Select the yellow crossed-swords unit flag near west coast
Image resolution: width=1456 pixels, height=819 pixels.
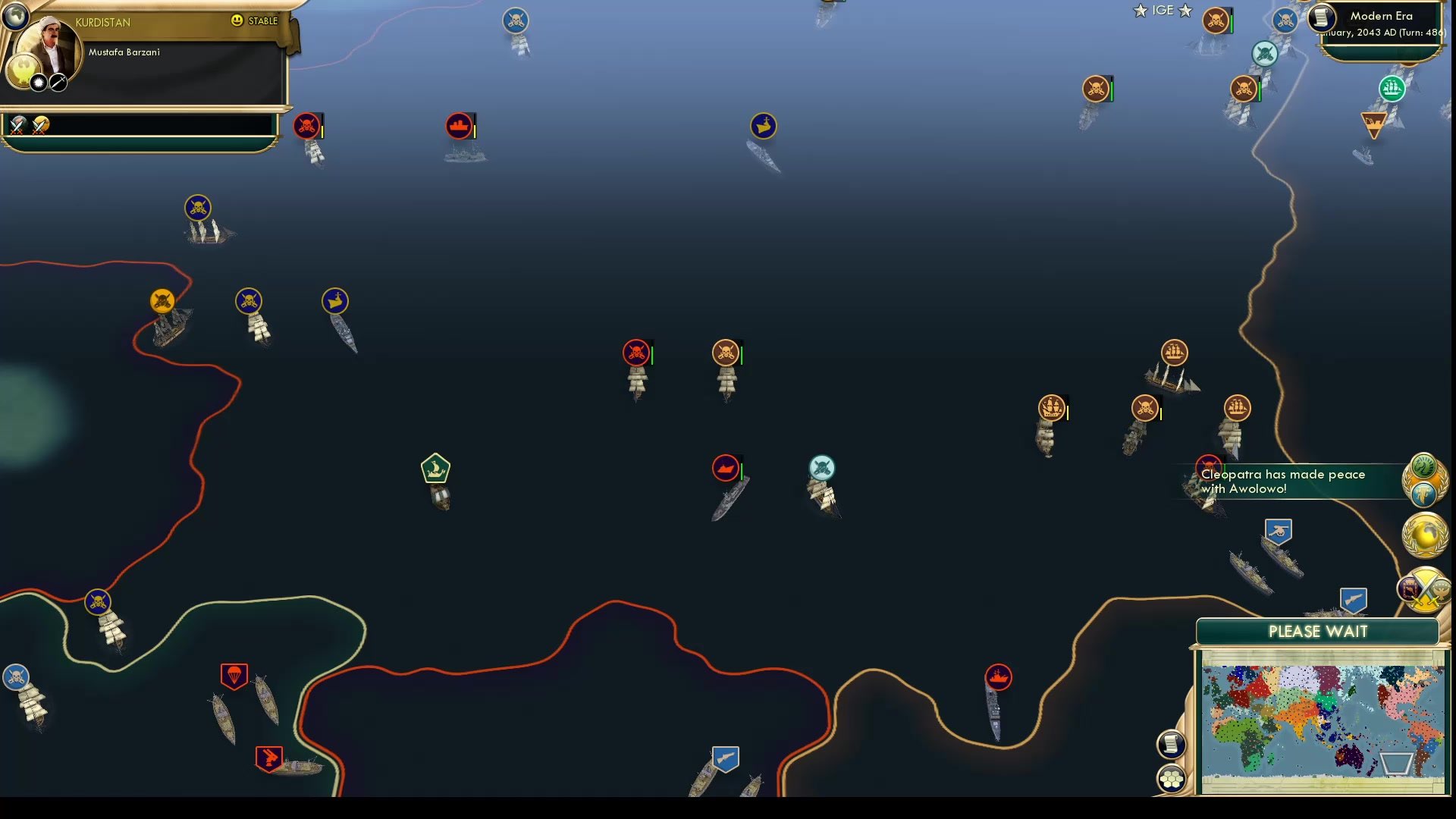[x=162, y=301]
